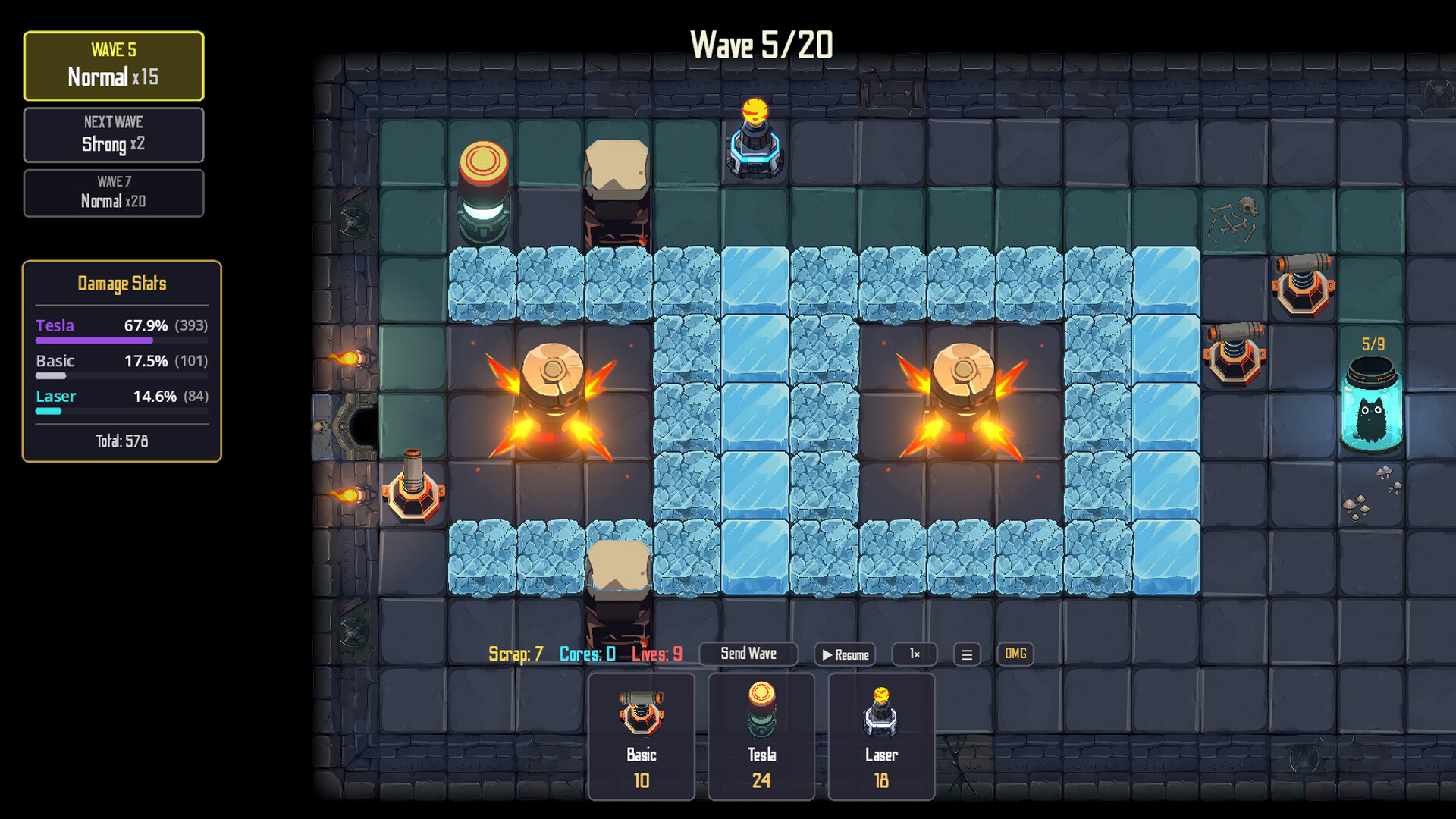Toggle the DMG damage numbers display
This screenshot has height=819, width=1456.
point(1015,654)
